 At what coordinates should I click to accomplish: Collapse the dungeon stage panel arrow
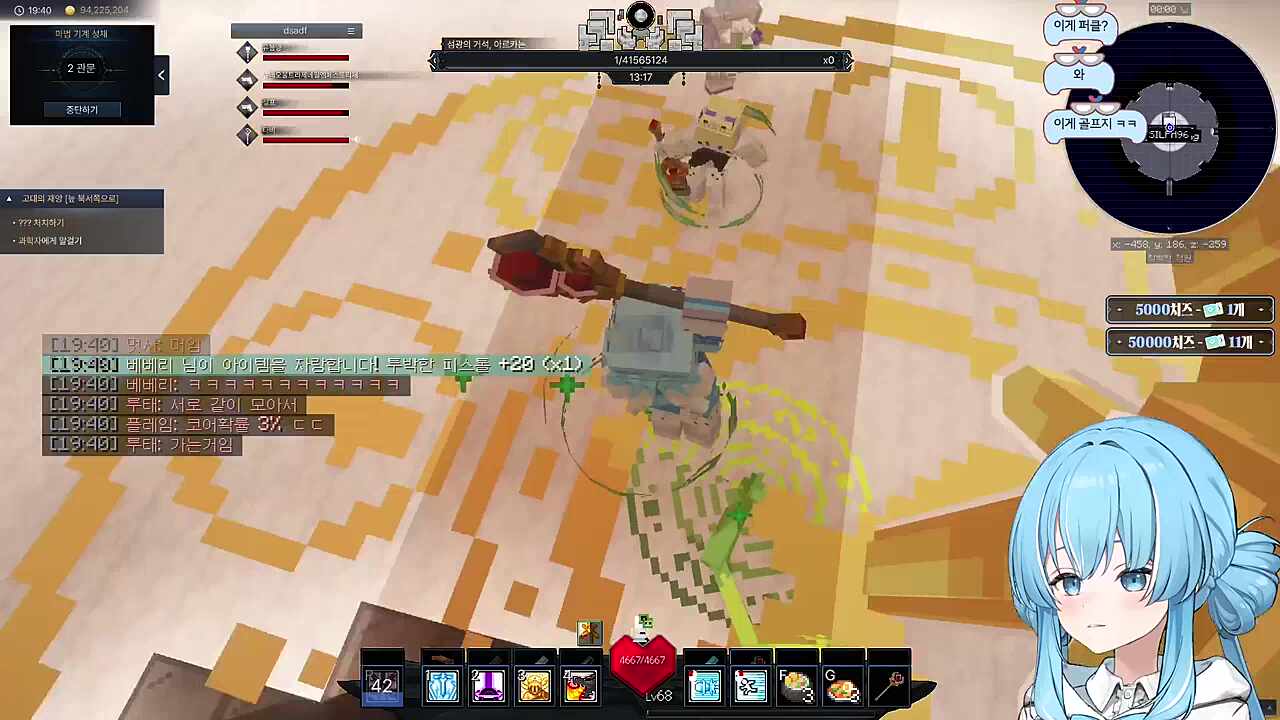[161, 75]
